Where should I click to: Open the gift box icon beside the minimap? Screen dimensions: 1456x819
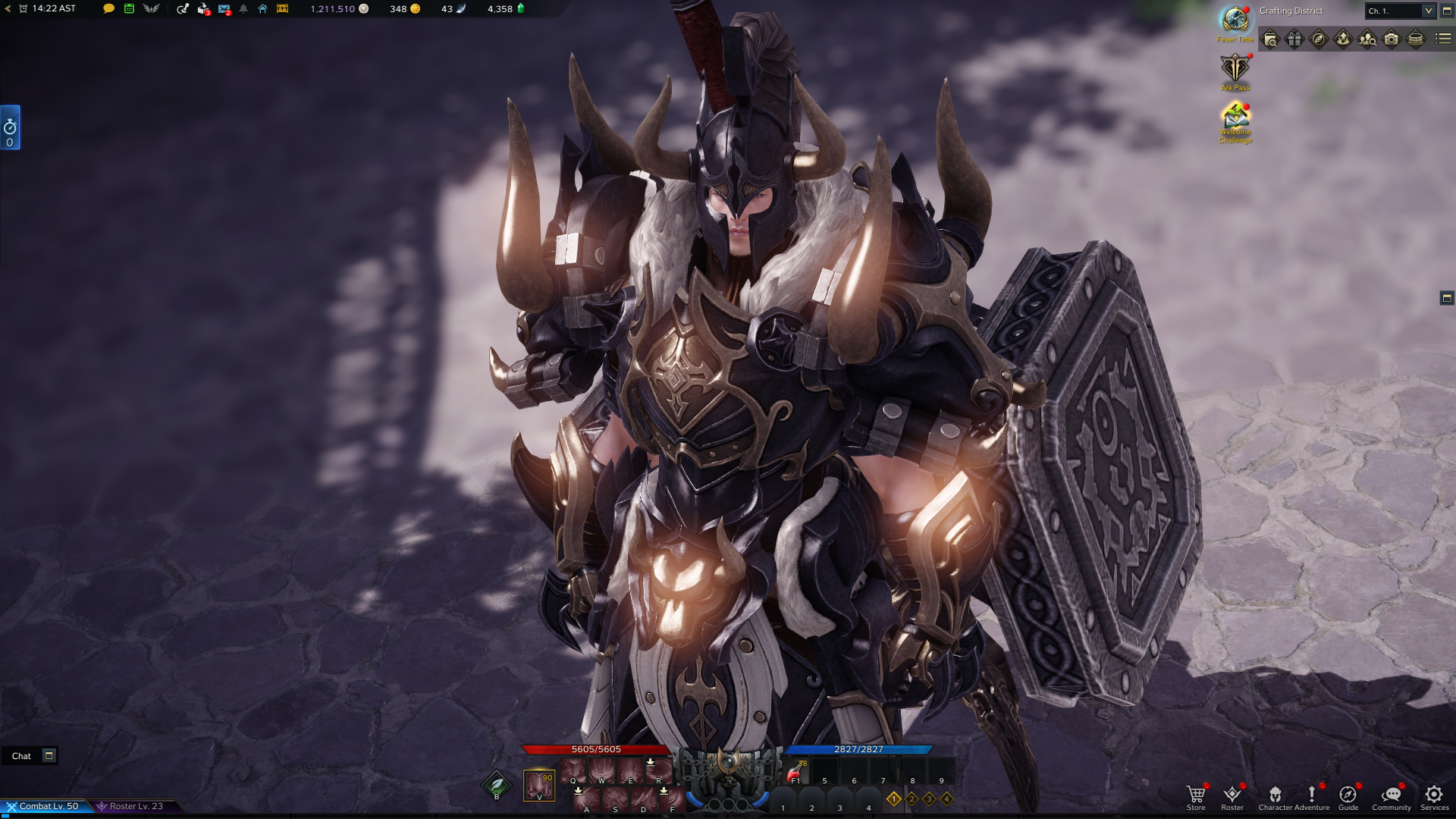1294,39
